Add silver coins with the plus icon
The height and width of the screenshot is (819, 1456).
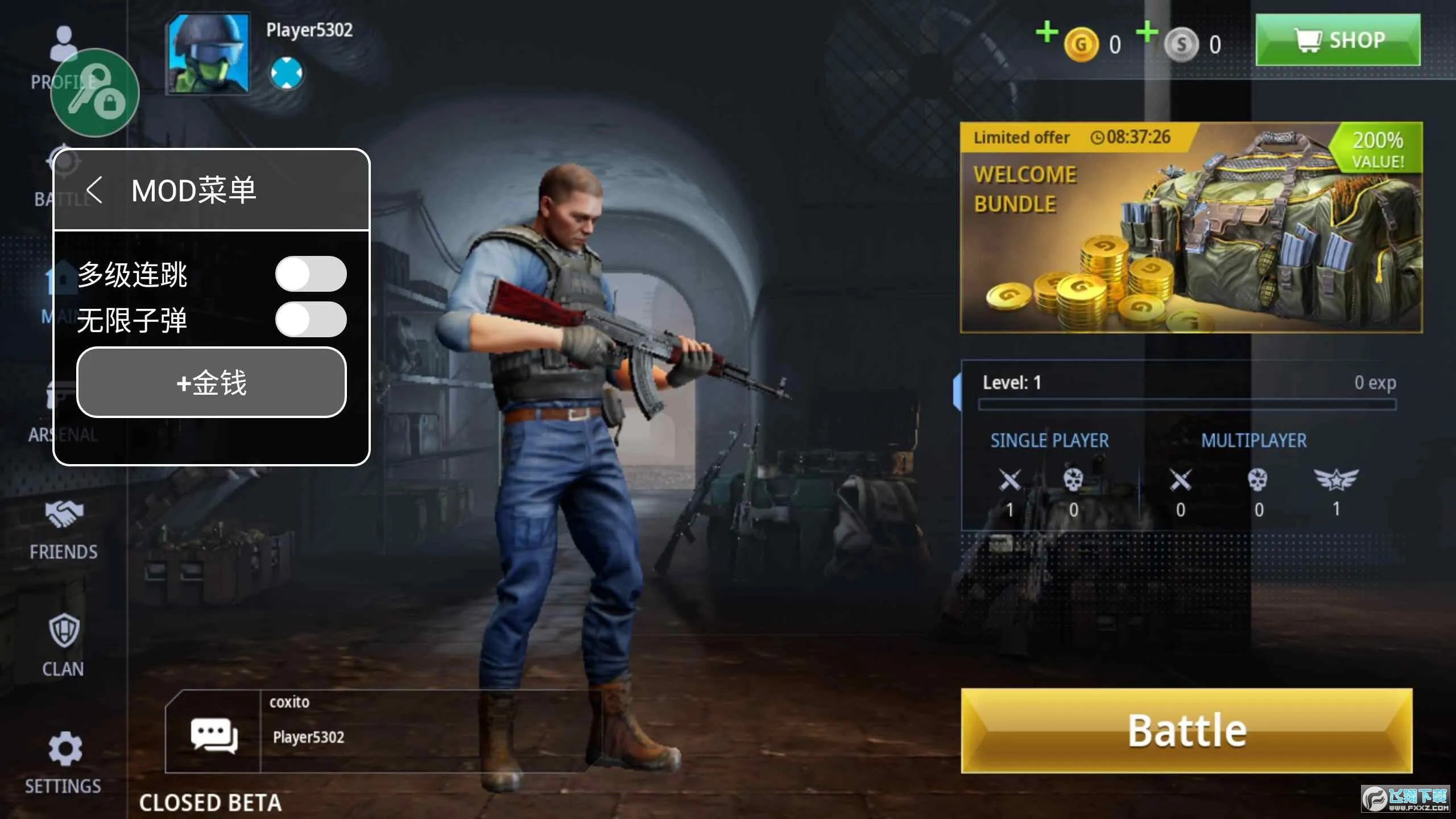pyautogui.click(x=1147, y=32)
